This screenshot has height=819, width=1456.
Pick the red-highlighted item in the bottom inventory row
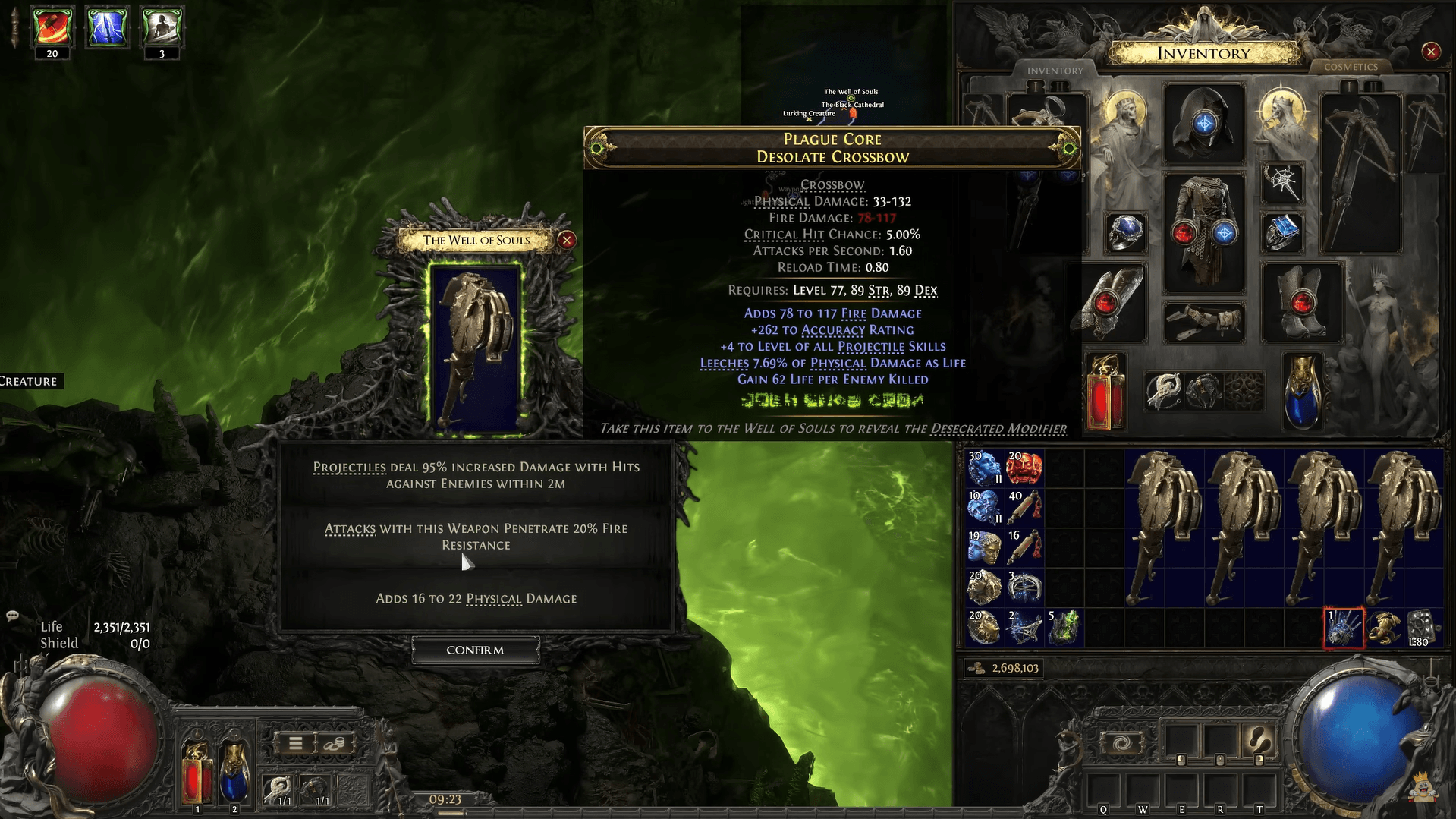1343,628
